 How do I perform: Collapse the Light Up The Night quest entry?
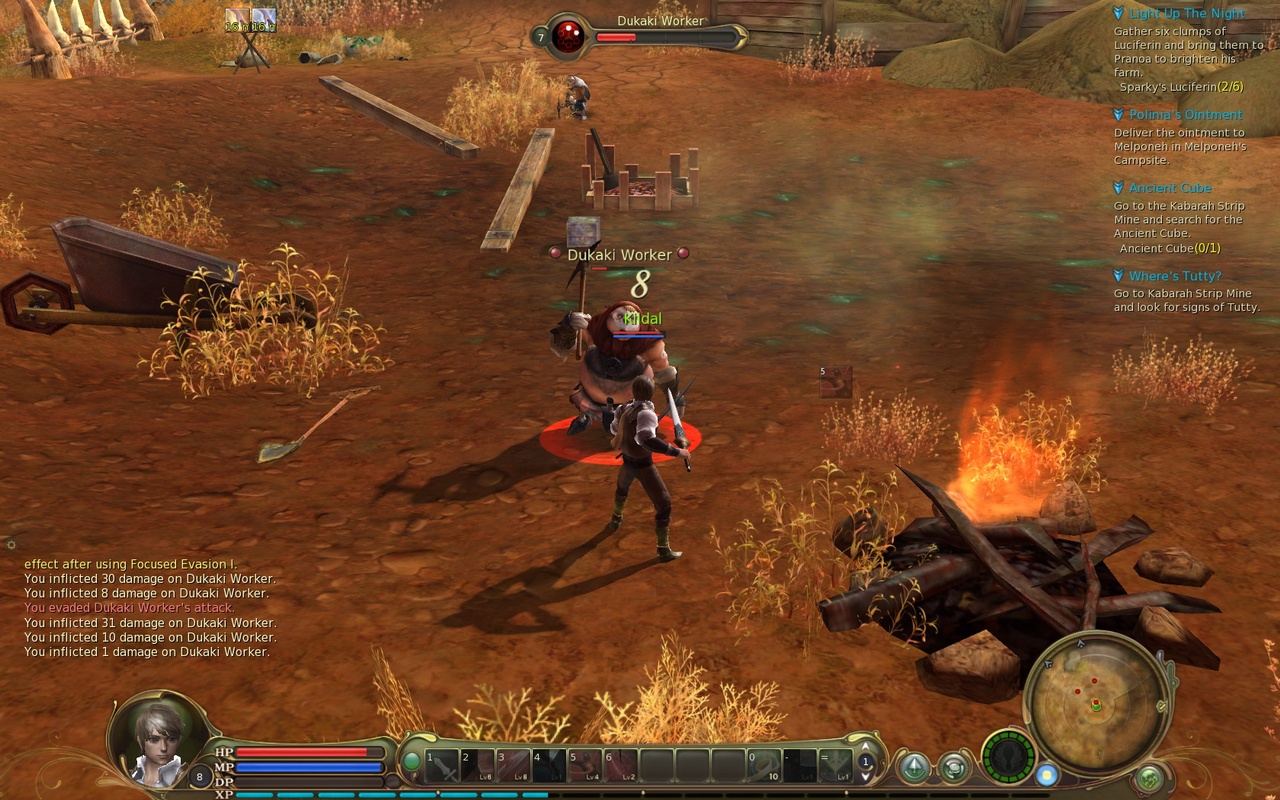(x=1117, y=13)
